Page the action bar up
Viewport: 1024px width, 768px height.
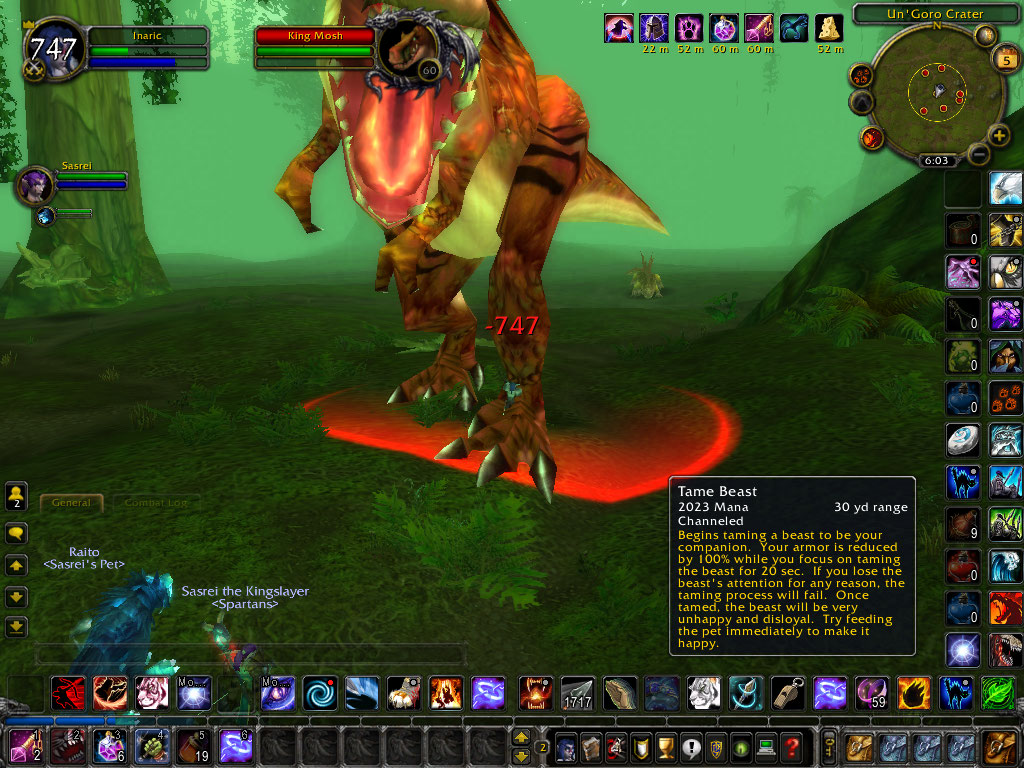(520, 737)
